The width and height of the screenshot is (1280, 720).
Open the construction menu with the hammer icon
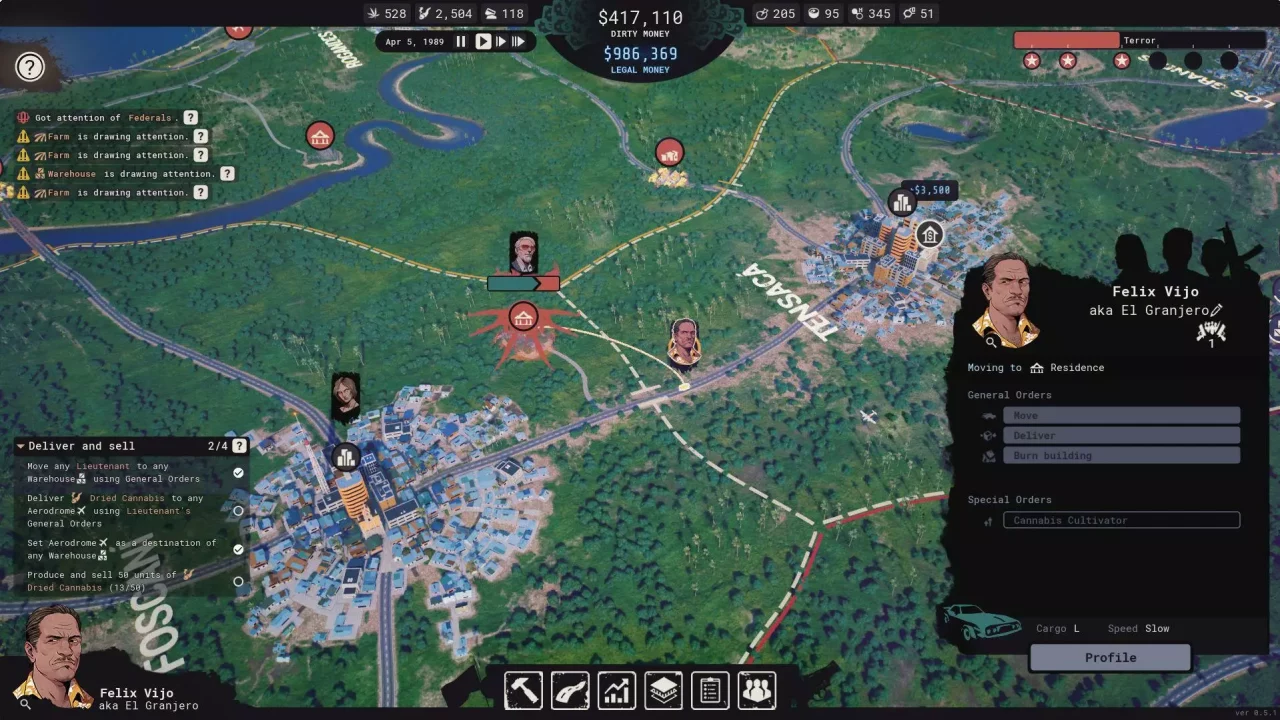click(x=523, y=690)
